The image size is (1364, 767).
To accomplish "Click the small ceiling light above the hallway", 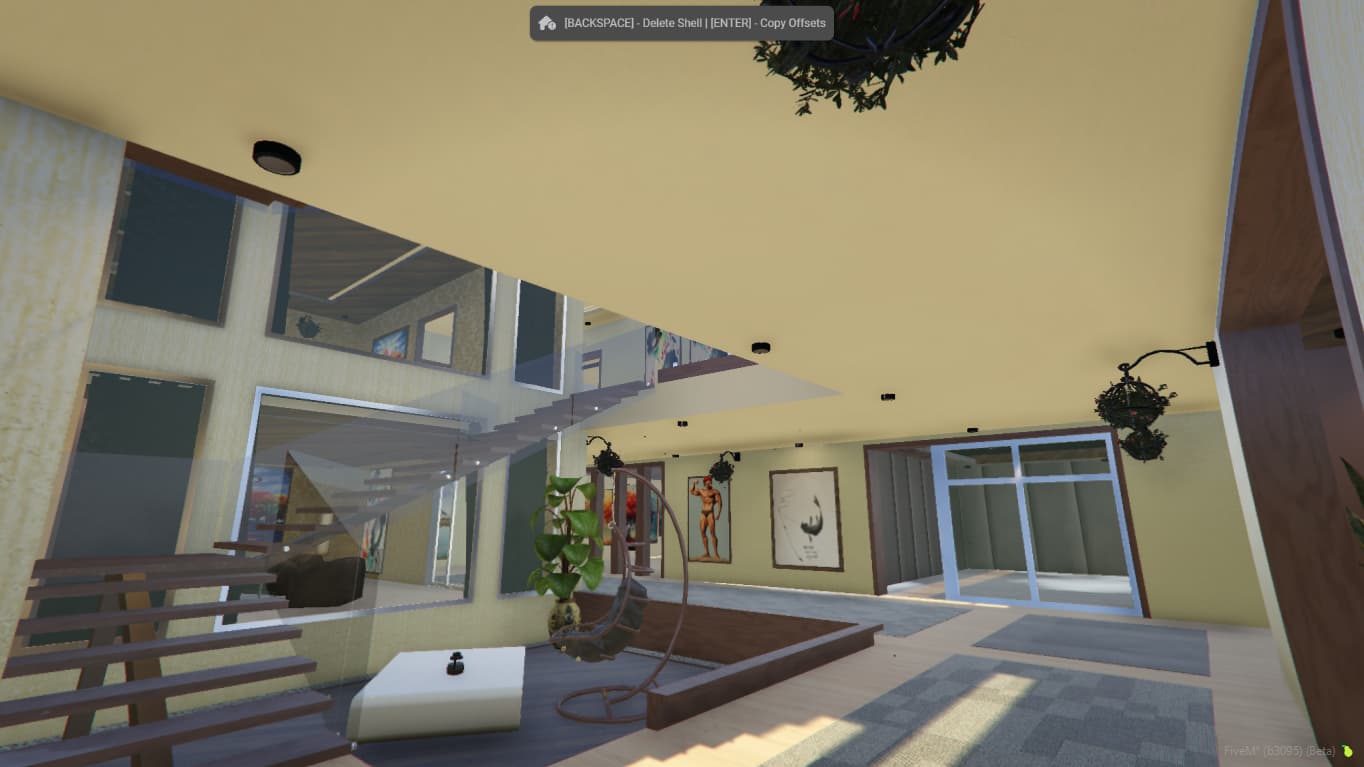I will (x=761, y=347).
